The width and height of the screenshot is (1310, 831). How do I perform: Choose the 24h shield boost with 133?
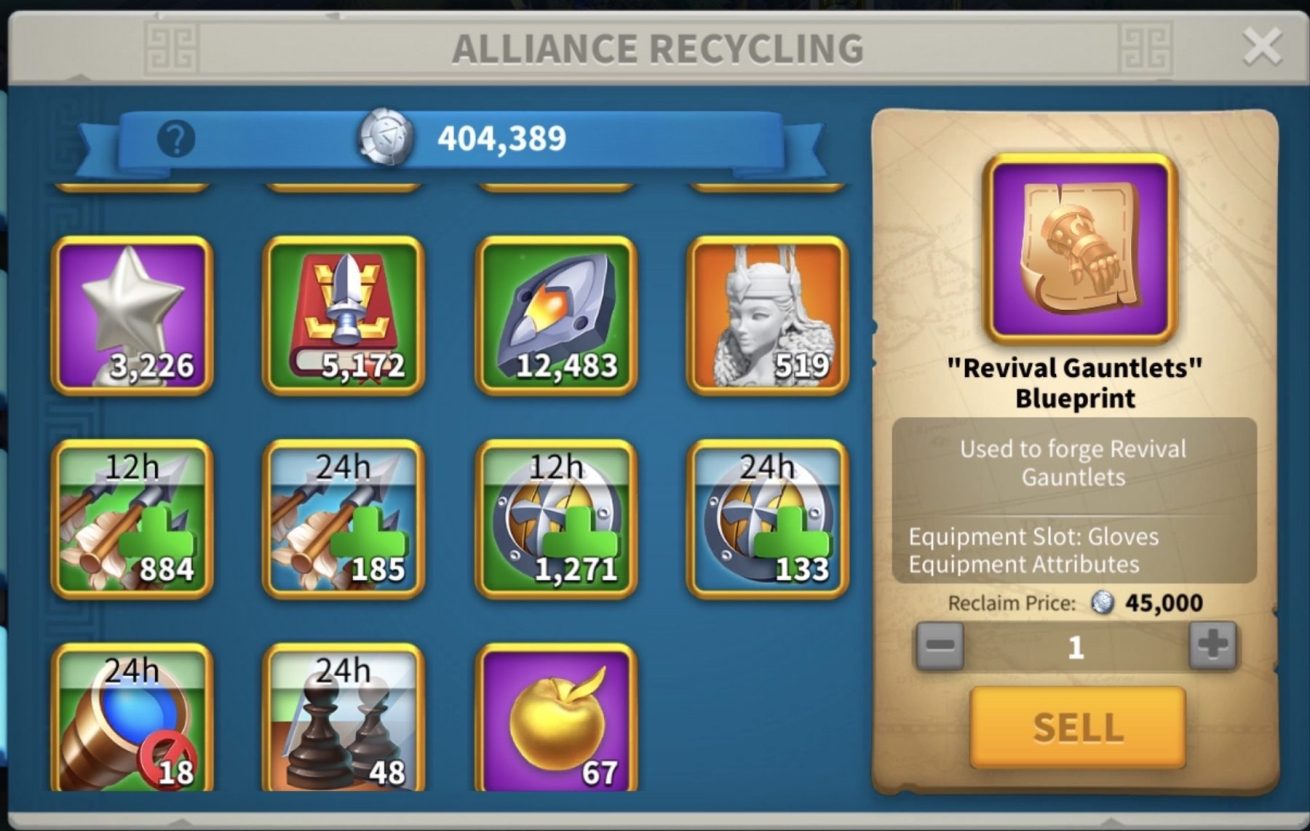(x=768, y=519)
